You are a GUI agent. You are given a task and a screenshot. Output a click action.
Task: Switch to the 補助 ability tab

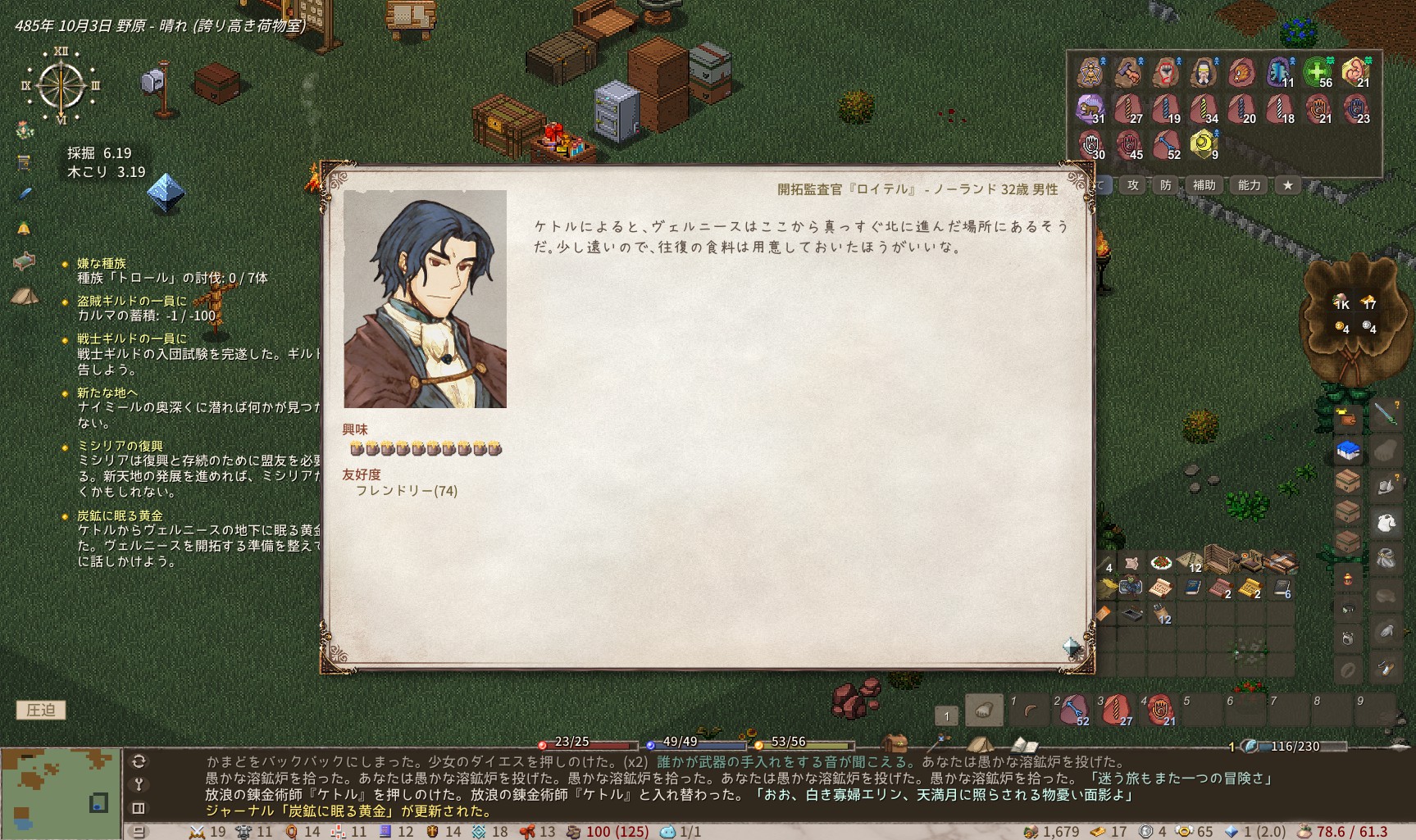coord(1204,185)
